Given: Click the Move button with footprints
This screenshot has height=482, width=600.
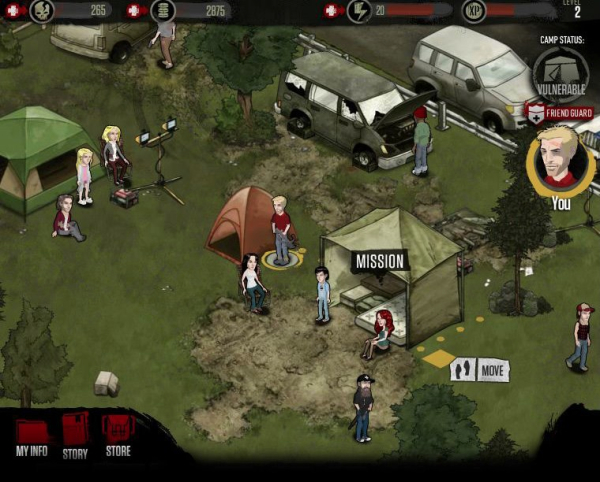Looking at the screenshot, I should point(480,370).
